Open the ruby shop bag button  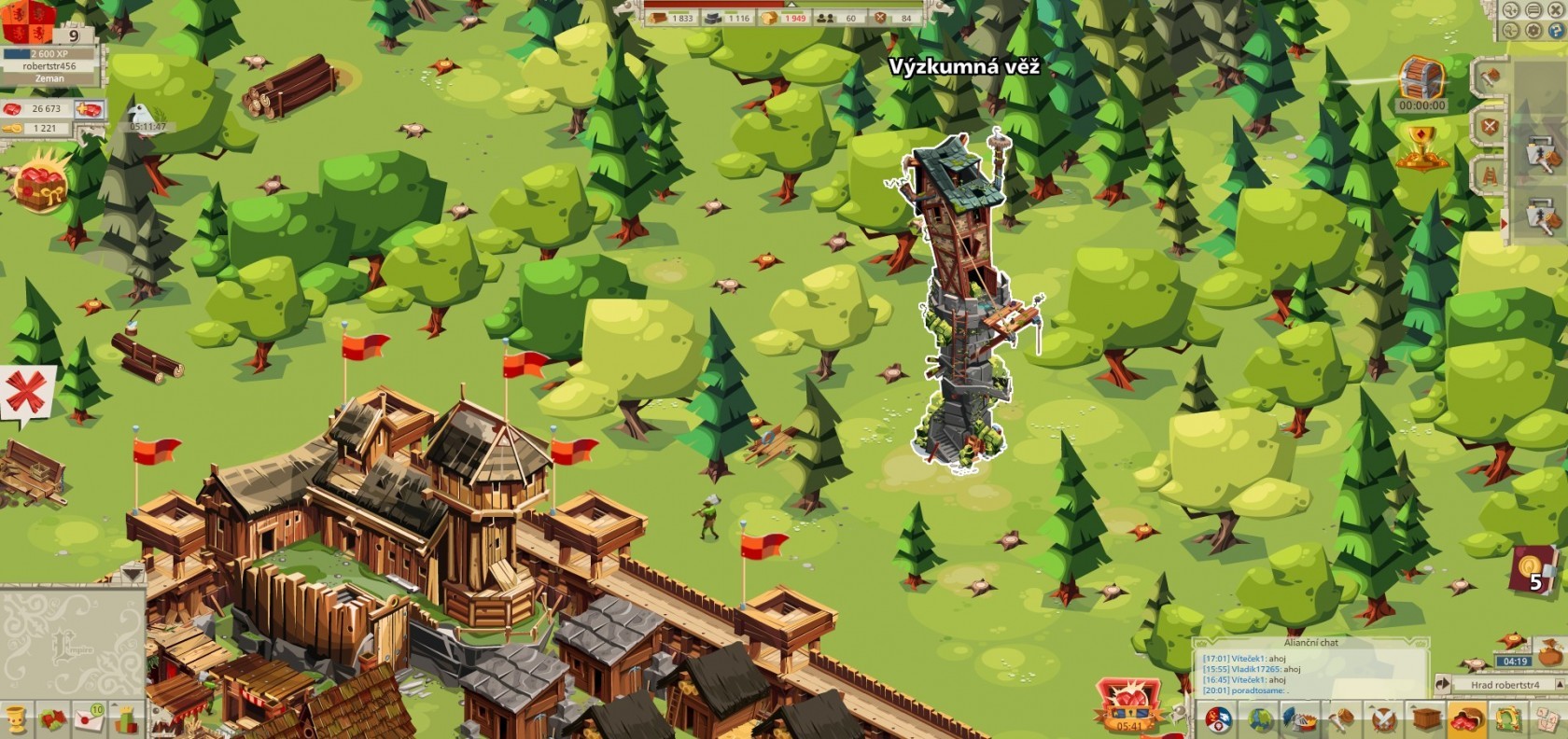pyautogui.click(x=1464, y=719)
